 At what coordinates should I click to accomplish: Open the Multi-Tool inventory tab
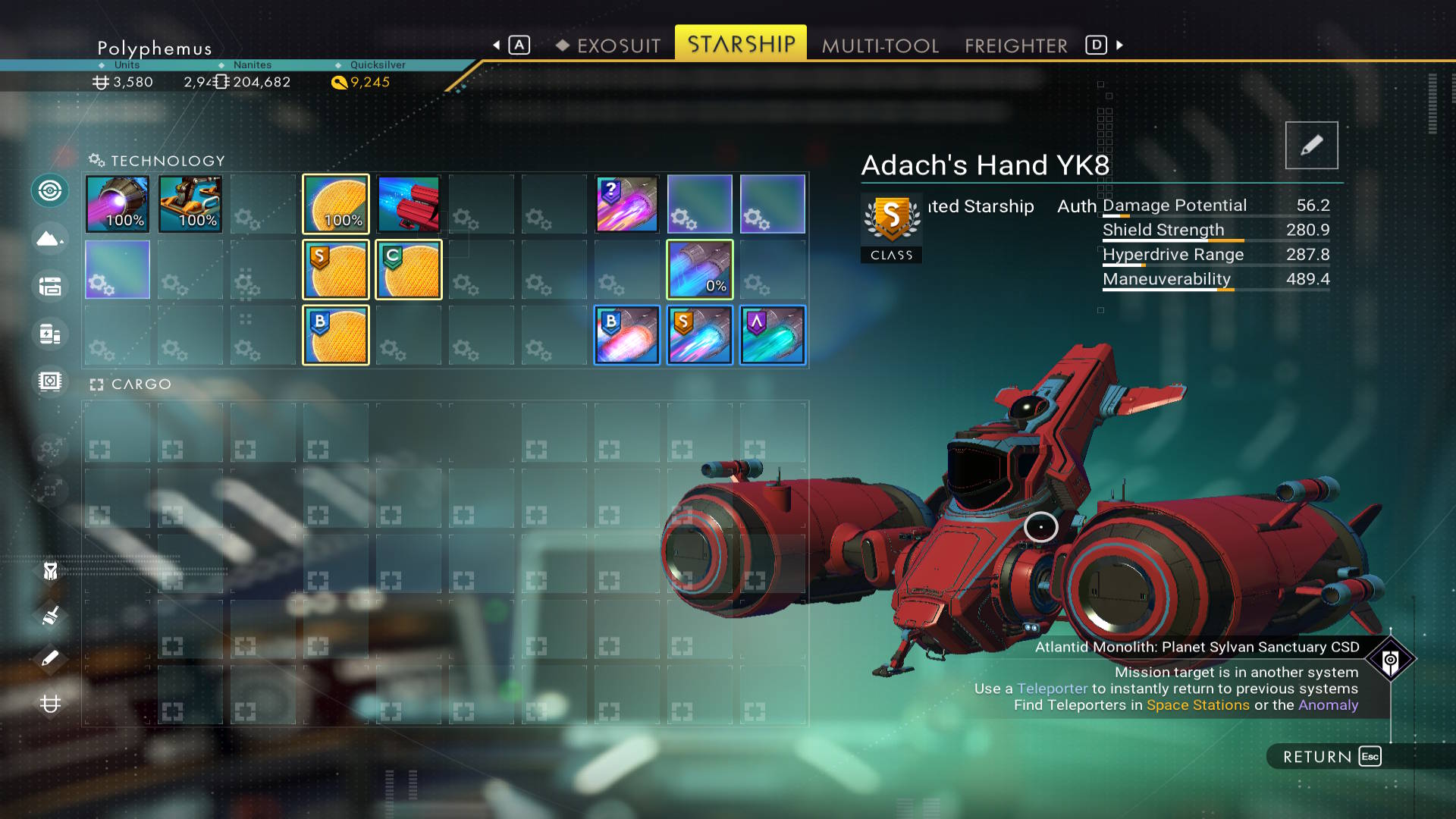click(x=880, y=45)
